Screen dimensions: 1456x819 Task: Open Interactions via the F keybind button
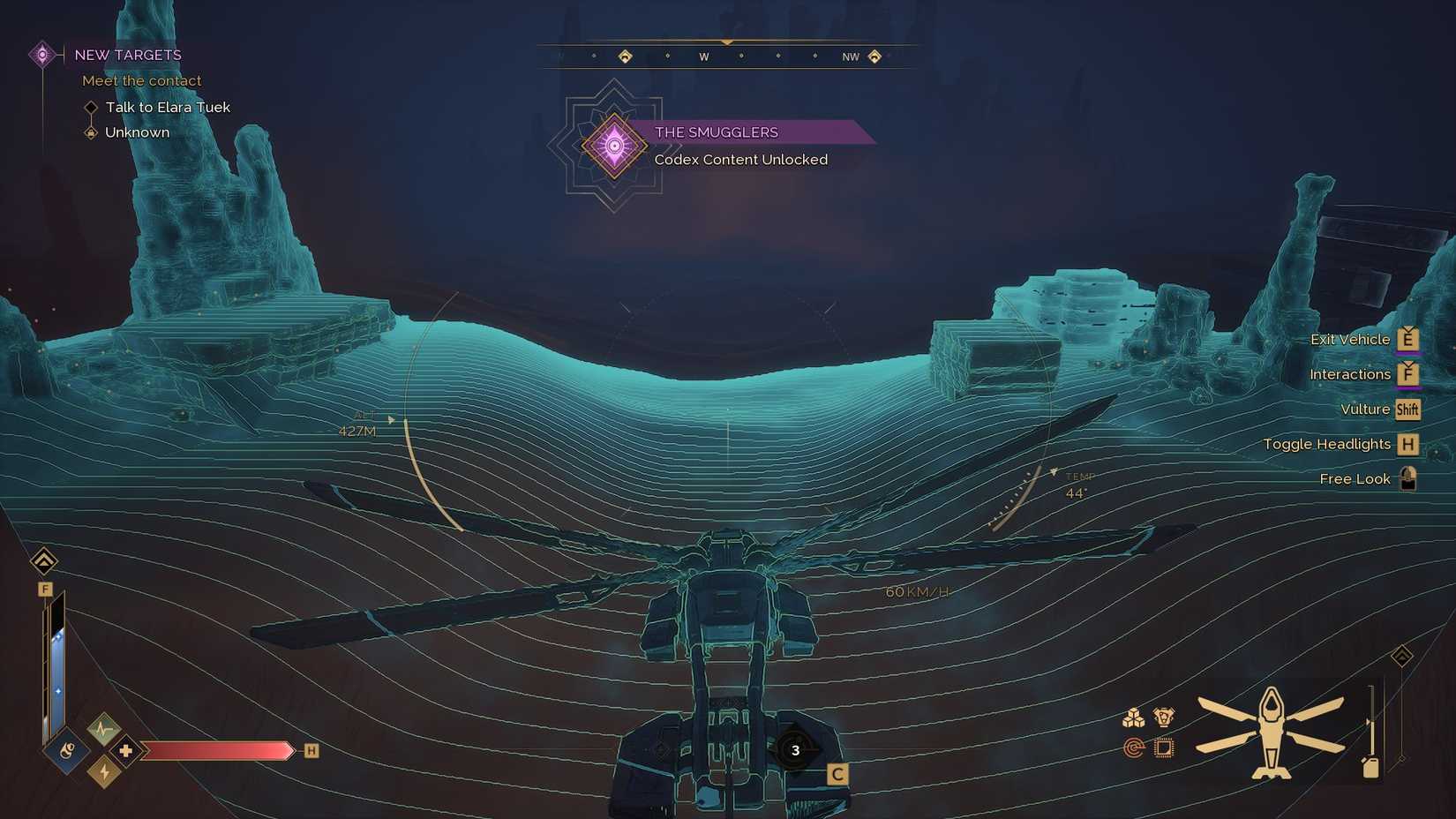tap(1407, 374)
